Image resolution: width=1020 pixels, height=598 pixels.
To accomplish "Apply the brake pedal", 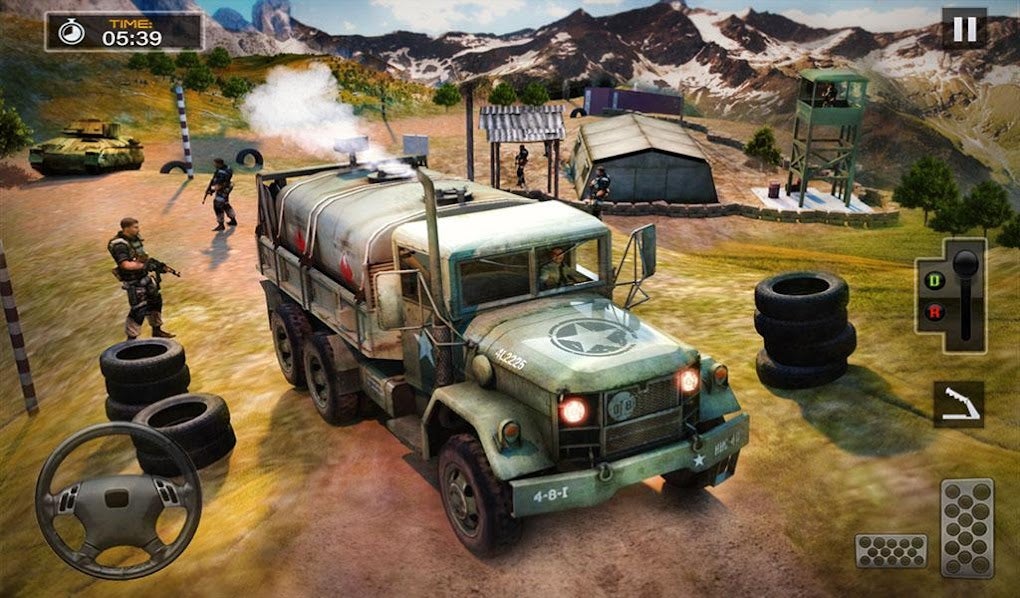I will 890,551.
